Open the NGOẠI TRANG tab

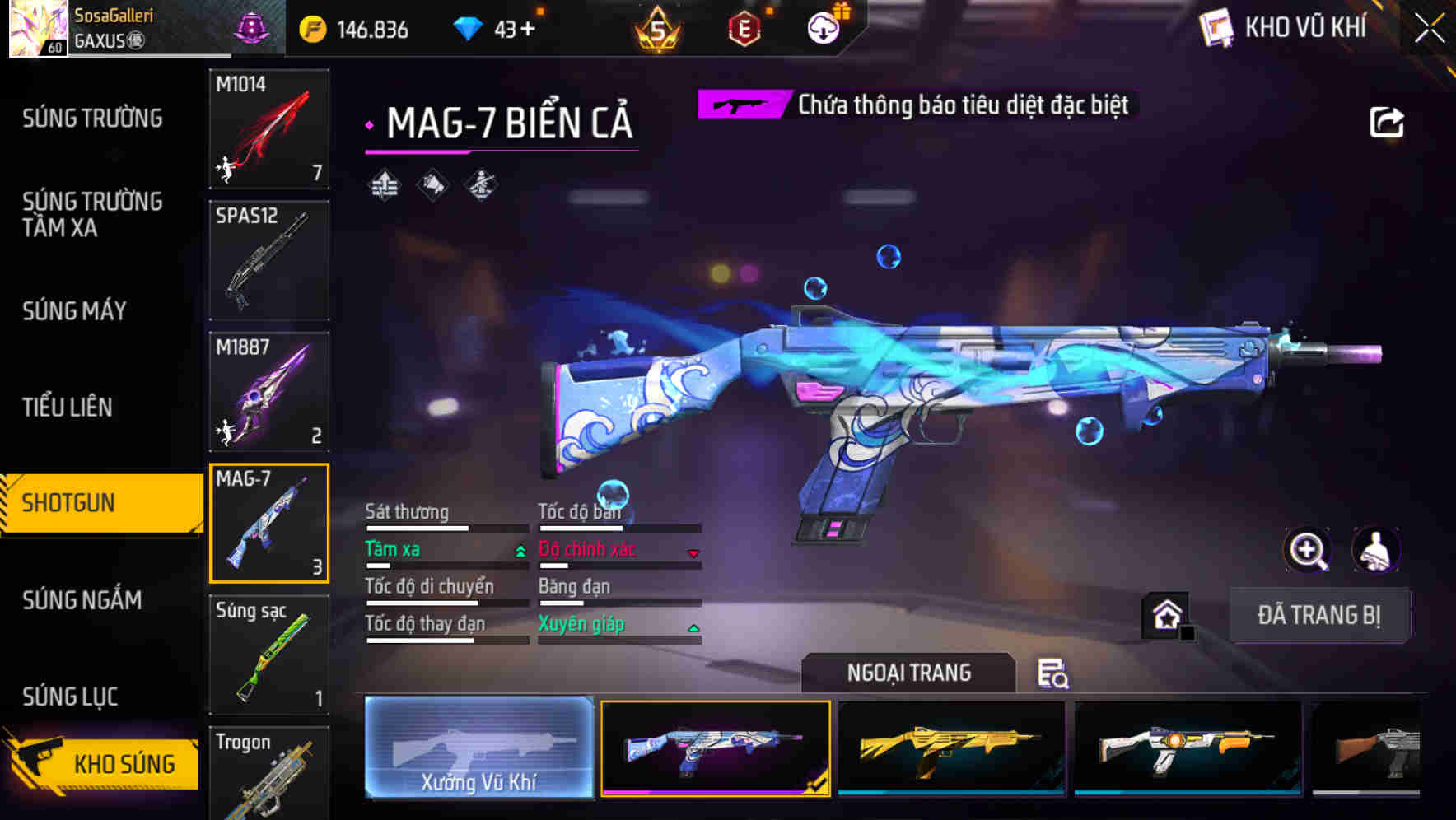coord(908,673)
